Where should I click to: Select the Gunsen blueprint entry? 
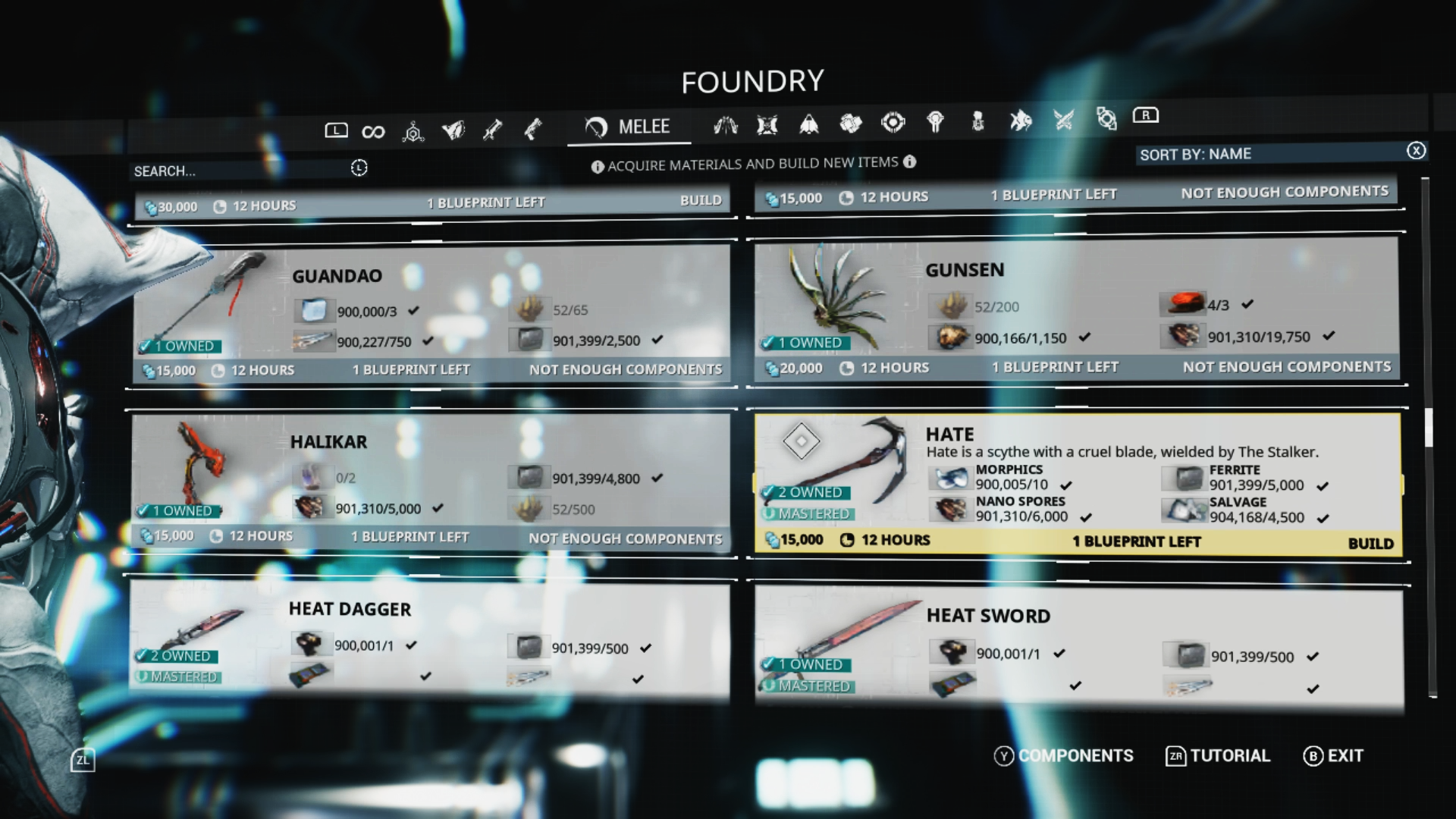point(1076,309)
